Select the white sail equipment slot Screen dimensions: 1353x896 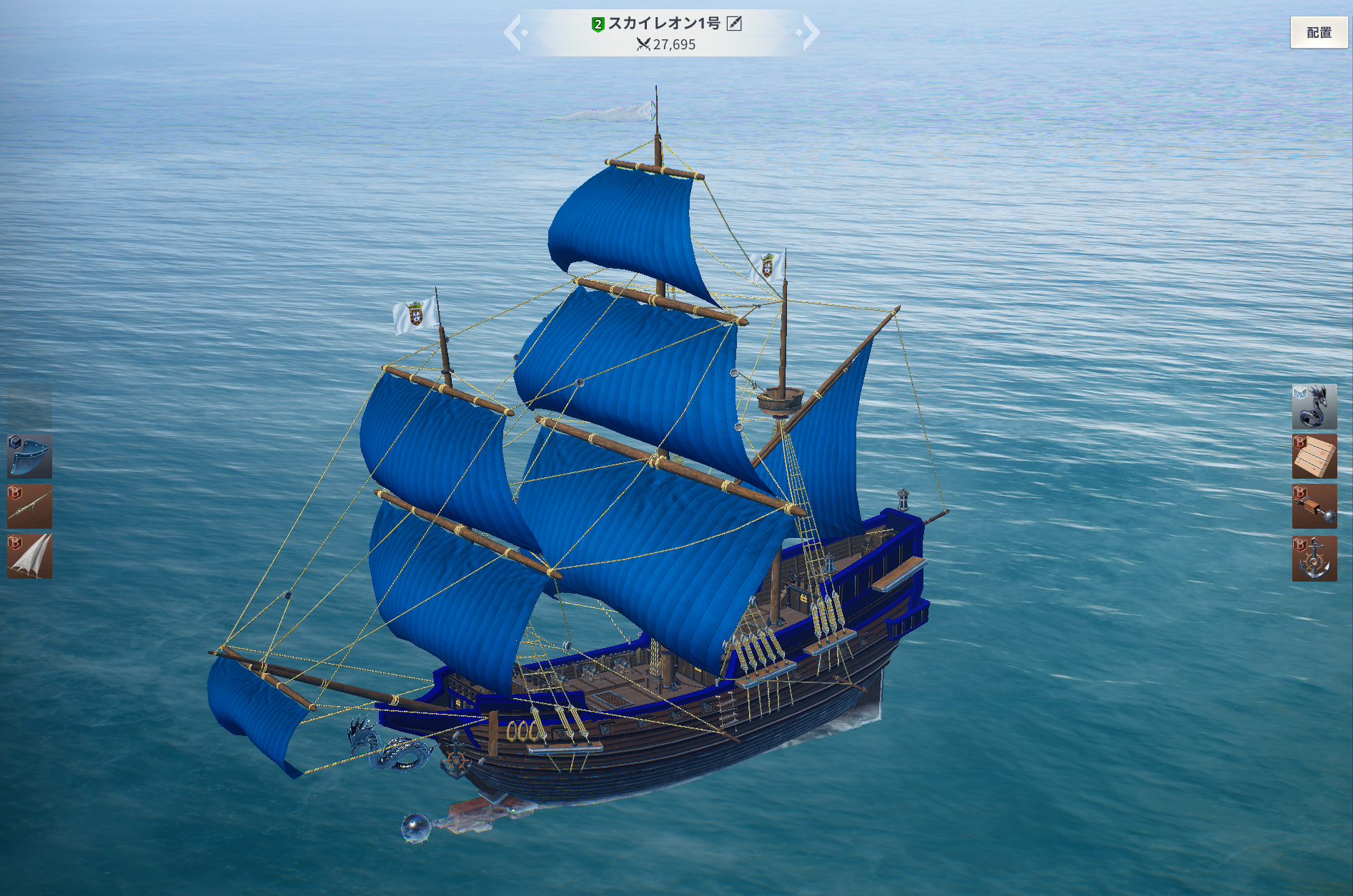point(29,556)
